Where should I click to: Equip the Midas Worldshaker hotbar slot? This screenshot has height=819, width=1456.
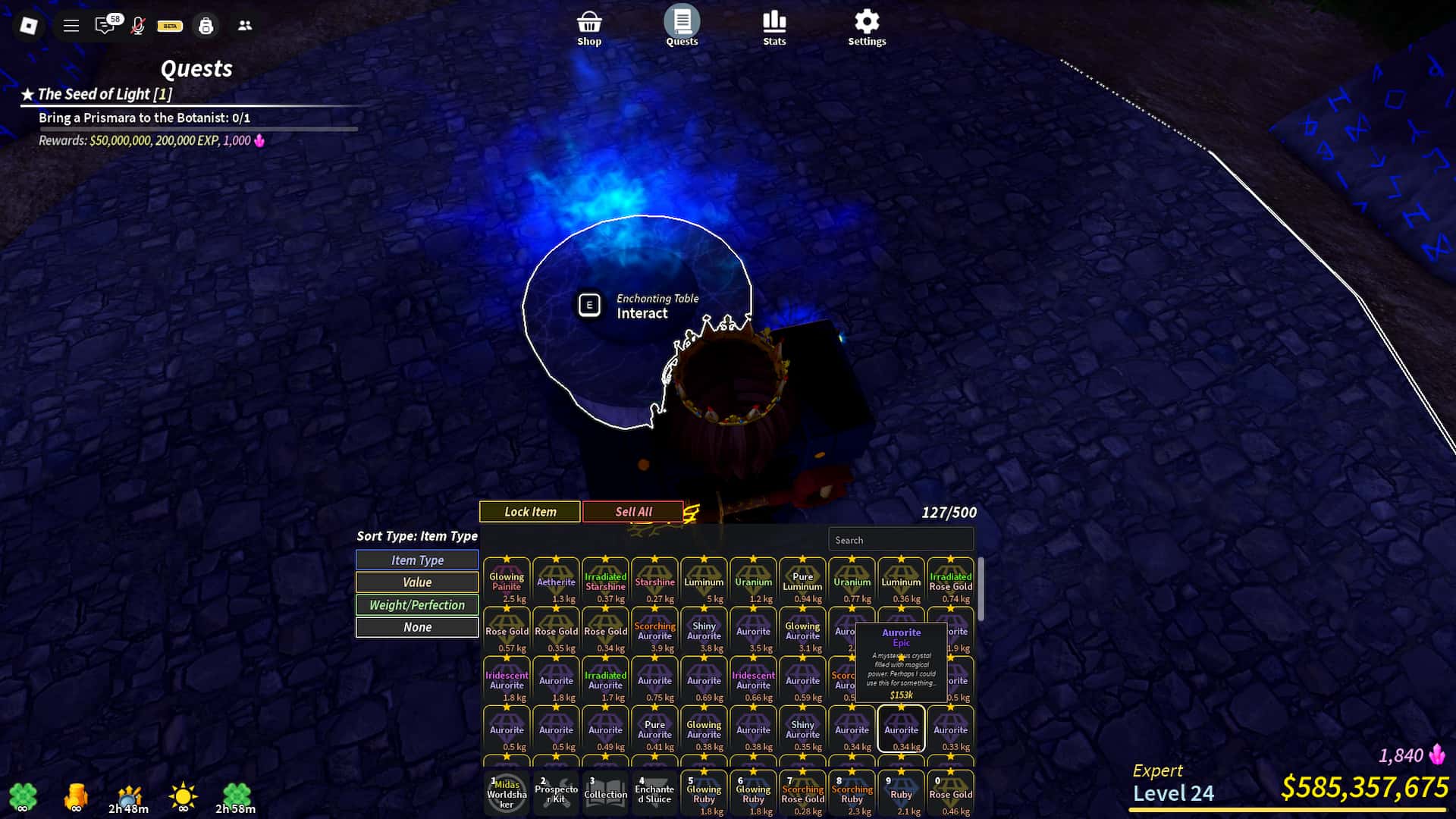pos(507,793)
